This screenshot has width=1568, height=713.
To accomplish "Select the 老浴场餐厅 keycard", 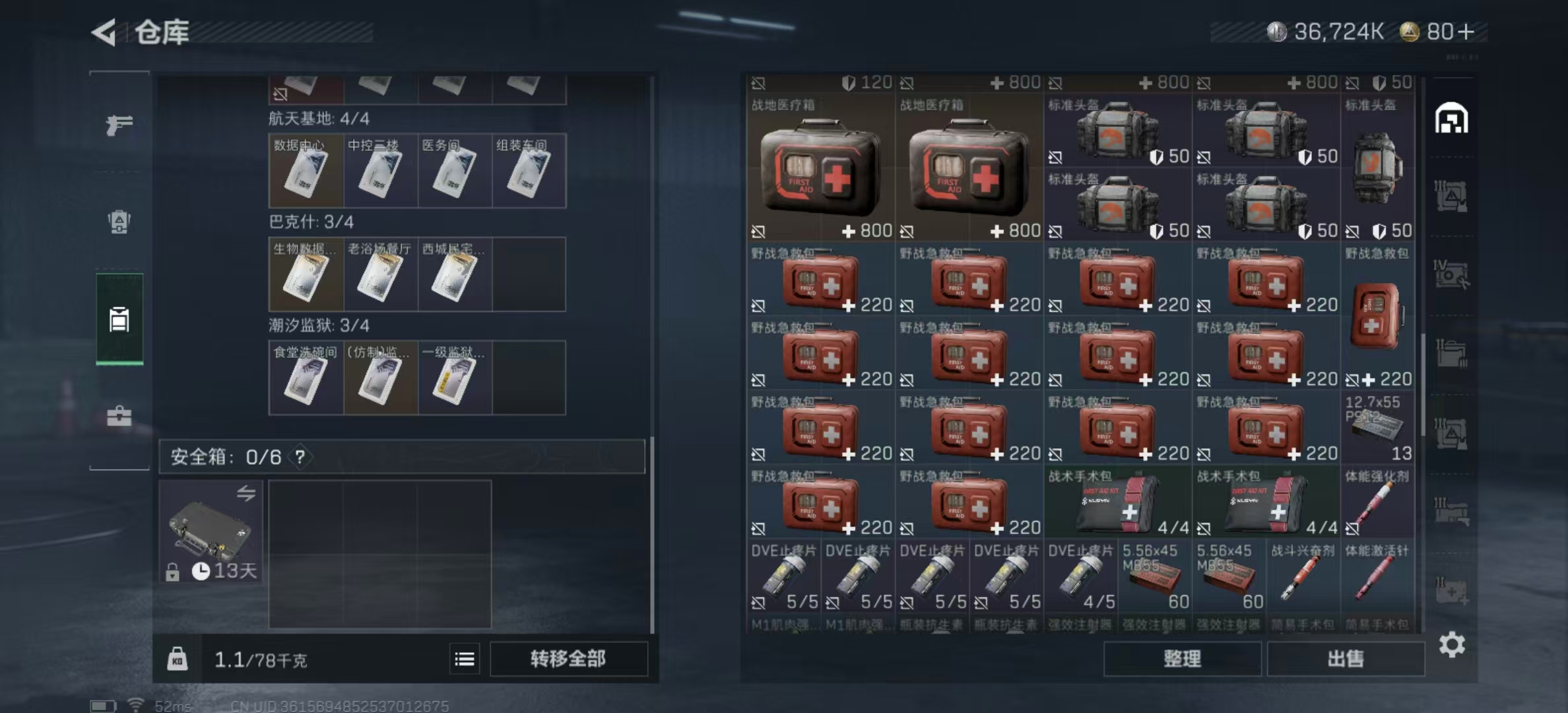I will (380, 275).
